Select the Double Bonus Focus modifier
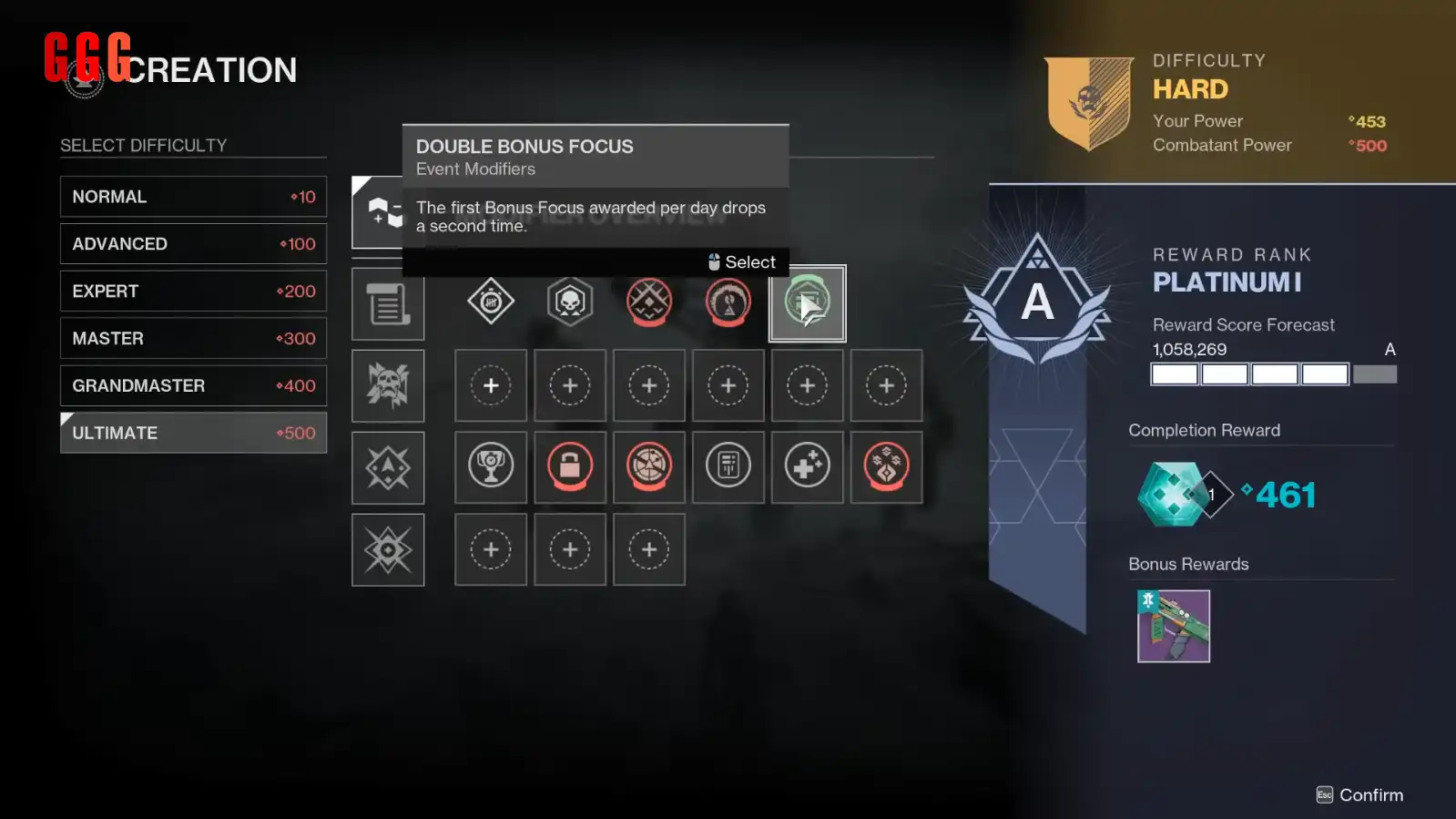The height and width of the screenshot is (819, 1456). coord(807,303)
